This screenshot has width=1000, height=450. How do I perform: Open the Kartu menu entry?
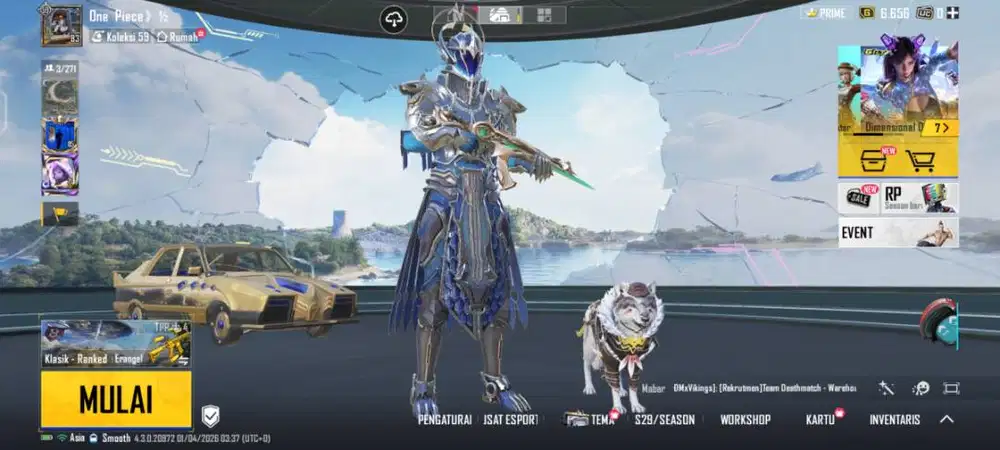coord(820,420)
